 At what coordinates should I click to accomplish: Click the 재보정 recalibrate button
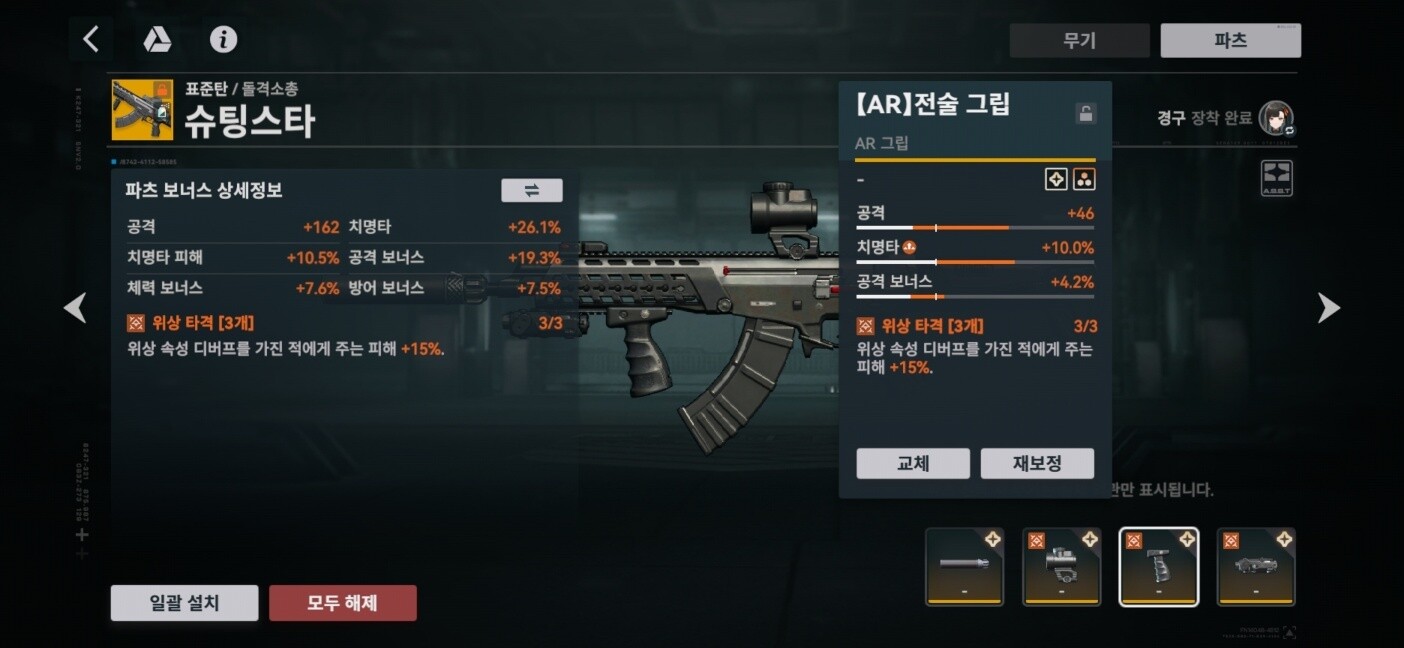coord(1037,463)
